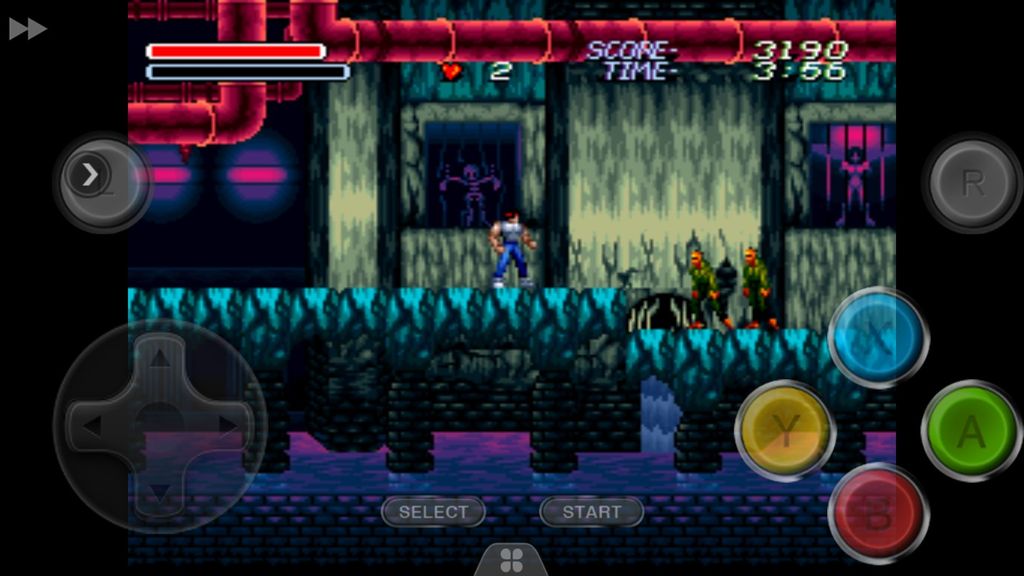Tap the green A button
This screenshot has height=576, width=1024.
971,430
